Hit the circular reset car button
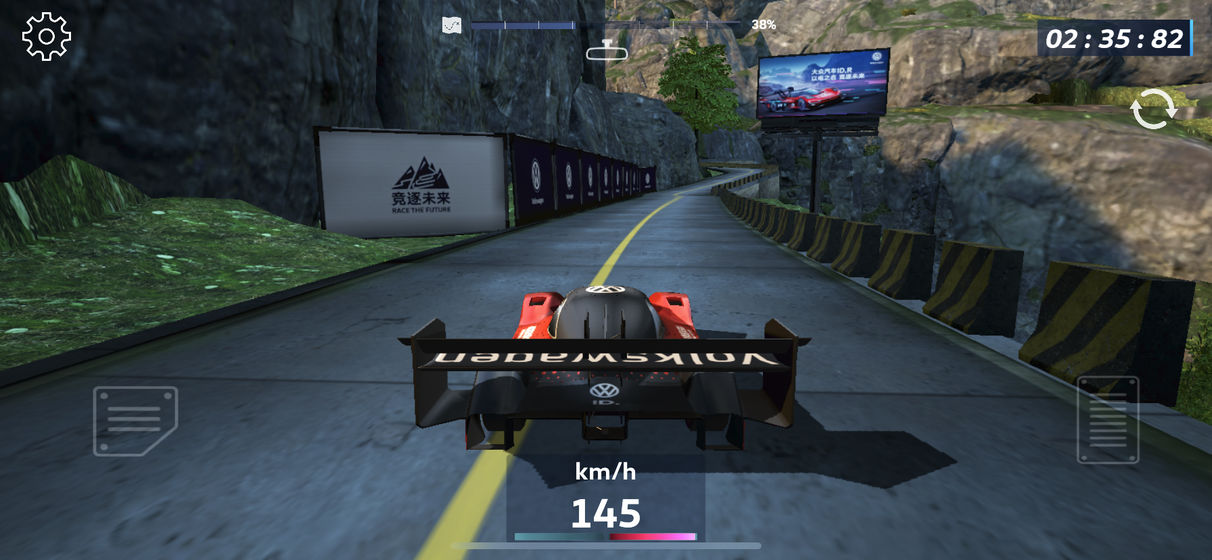The height and width of the screenshot is (560, 1212). 1152,109
